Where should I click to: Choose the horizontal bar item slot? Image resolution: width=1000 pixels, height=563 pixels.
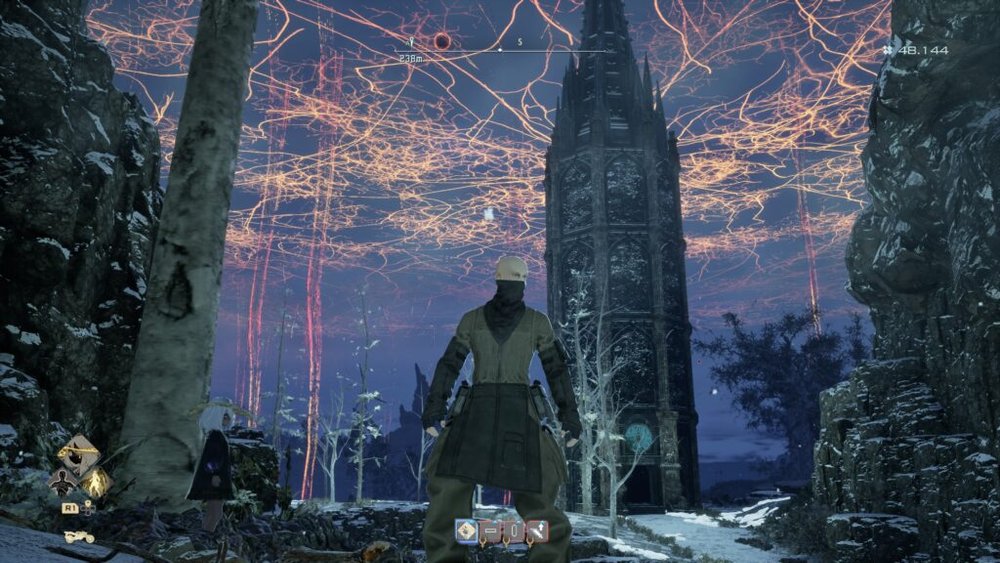pos(490,531)
